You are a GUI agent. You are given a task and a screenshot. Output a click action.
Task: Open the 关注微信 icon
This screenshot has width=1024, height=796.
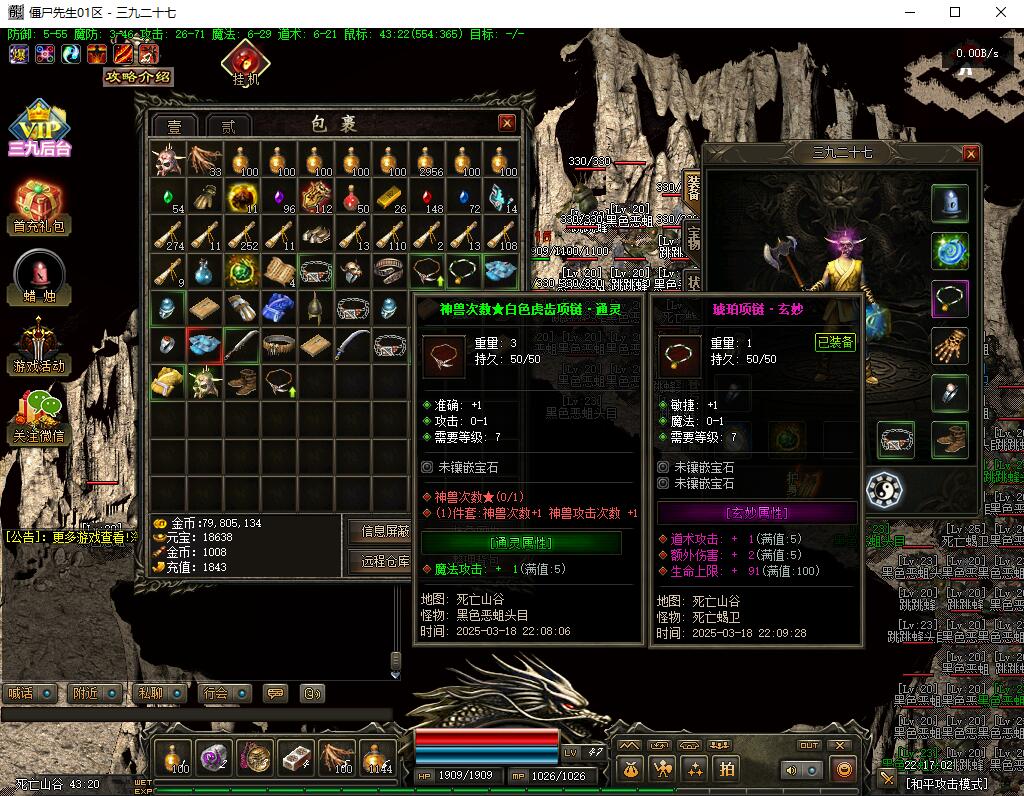(x=39, y=415)
